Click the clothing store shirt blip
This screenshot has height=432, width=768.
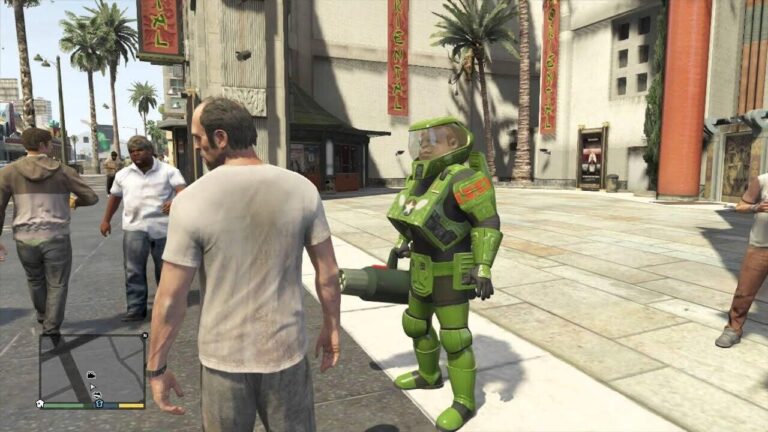pos(99,403)
